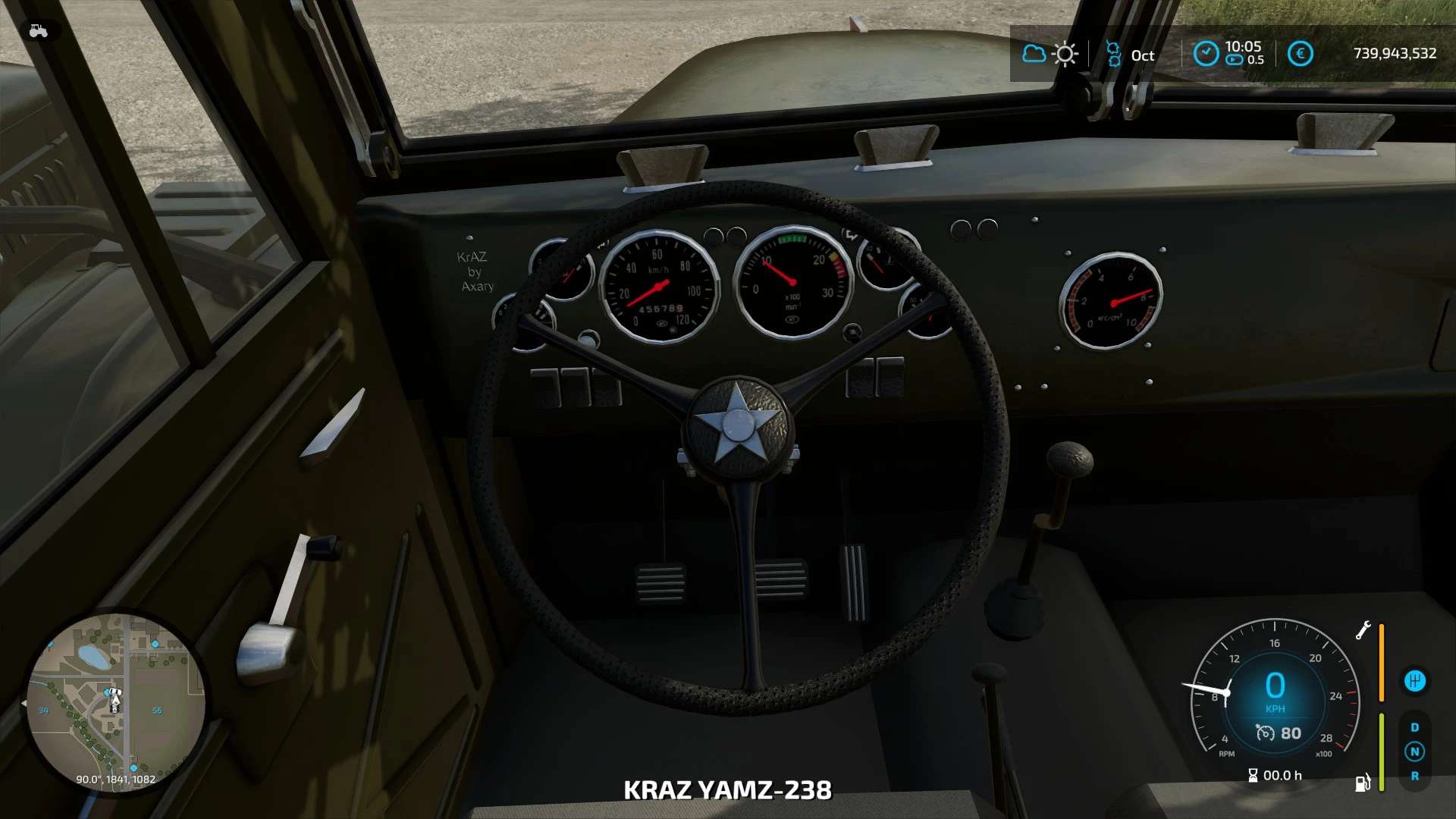Select the N neutral gear indicator
This screenshot has height=819, width=1456.
pos(1414,752)
